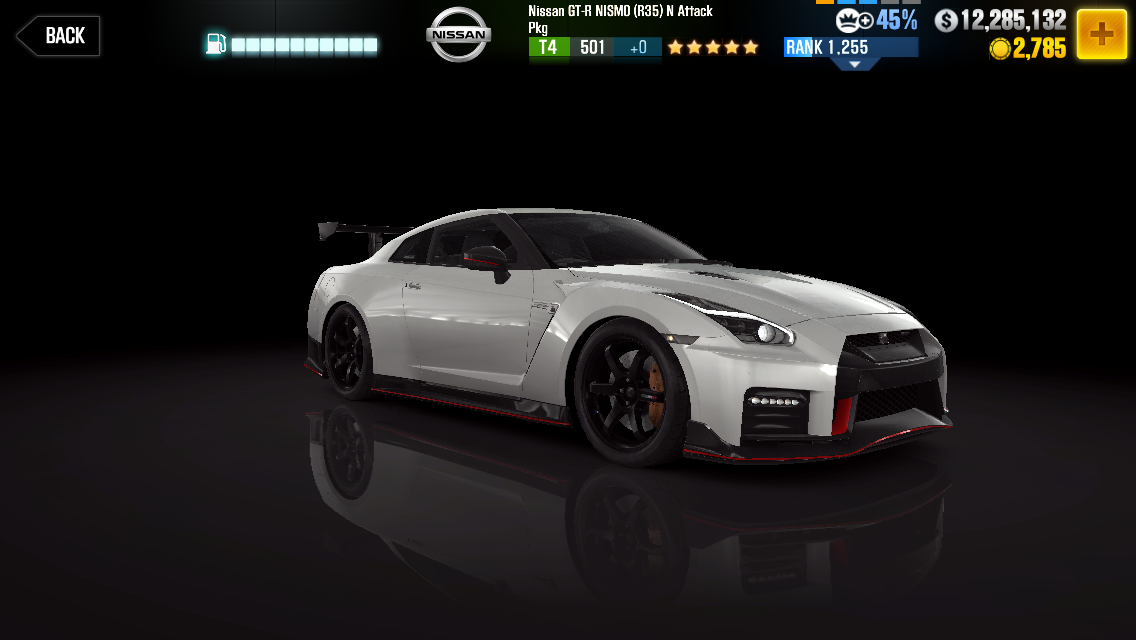Go back using the BACK button
Image resolution: width=1136 pixels, height=640 pixels.
[x=58, y=36]
